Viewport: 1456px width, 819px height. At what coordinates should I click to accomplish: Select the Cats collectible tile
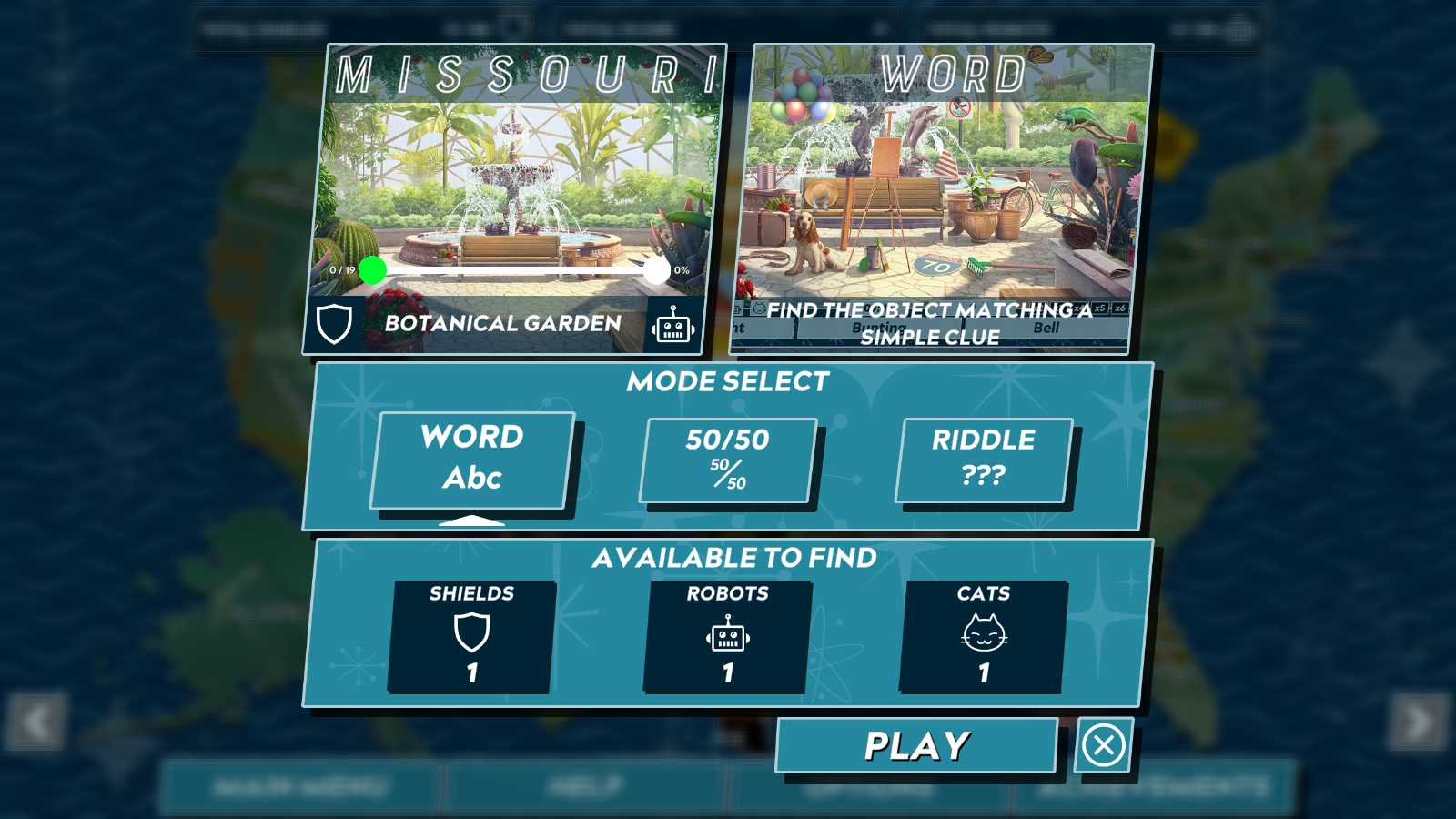984,636
